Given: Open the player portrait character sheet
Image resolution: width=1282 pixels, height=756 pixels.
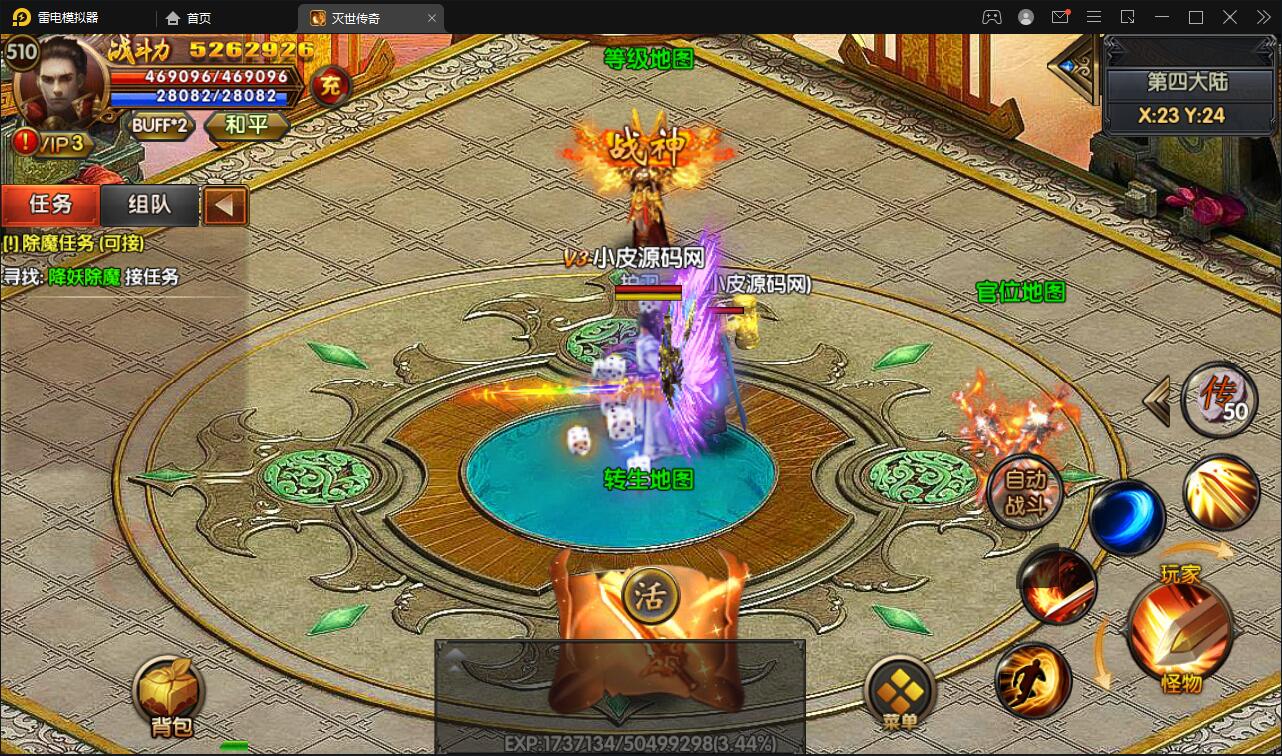Looking at the screenshot, I should [x=60, y=85].
